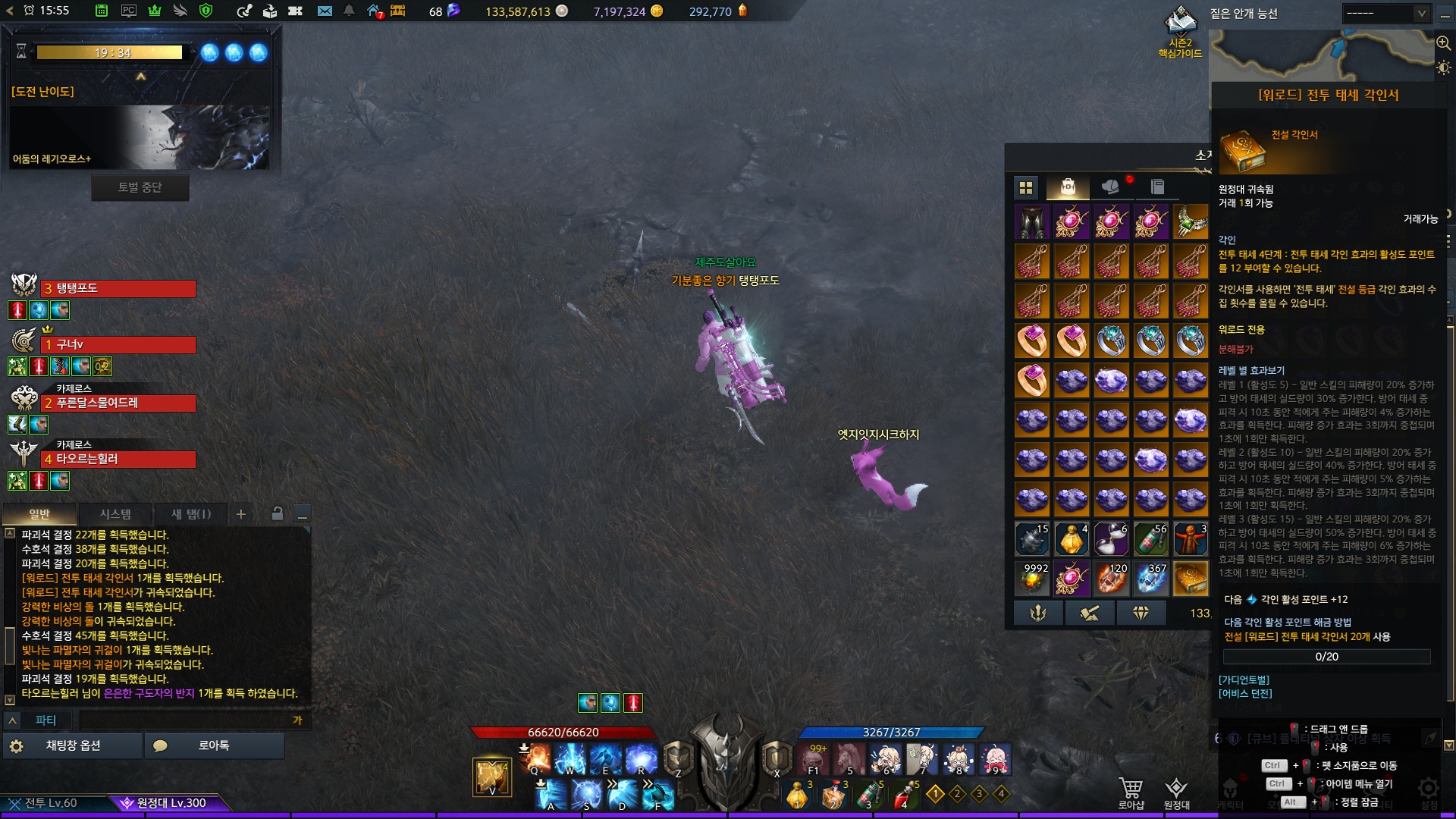The height and width of the screenshot is (819, 1456).
Task: Open the 시즌2 핵심가이드 guide icon
Action: [1180, 30]
